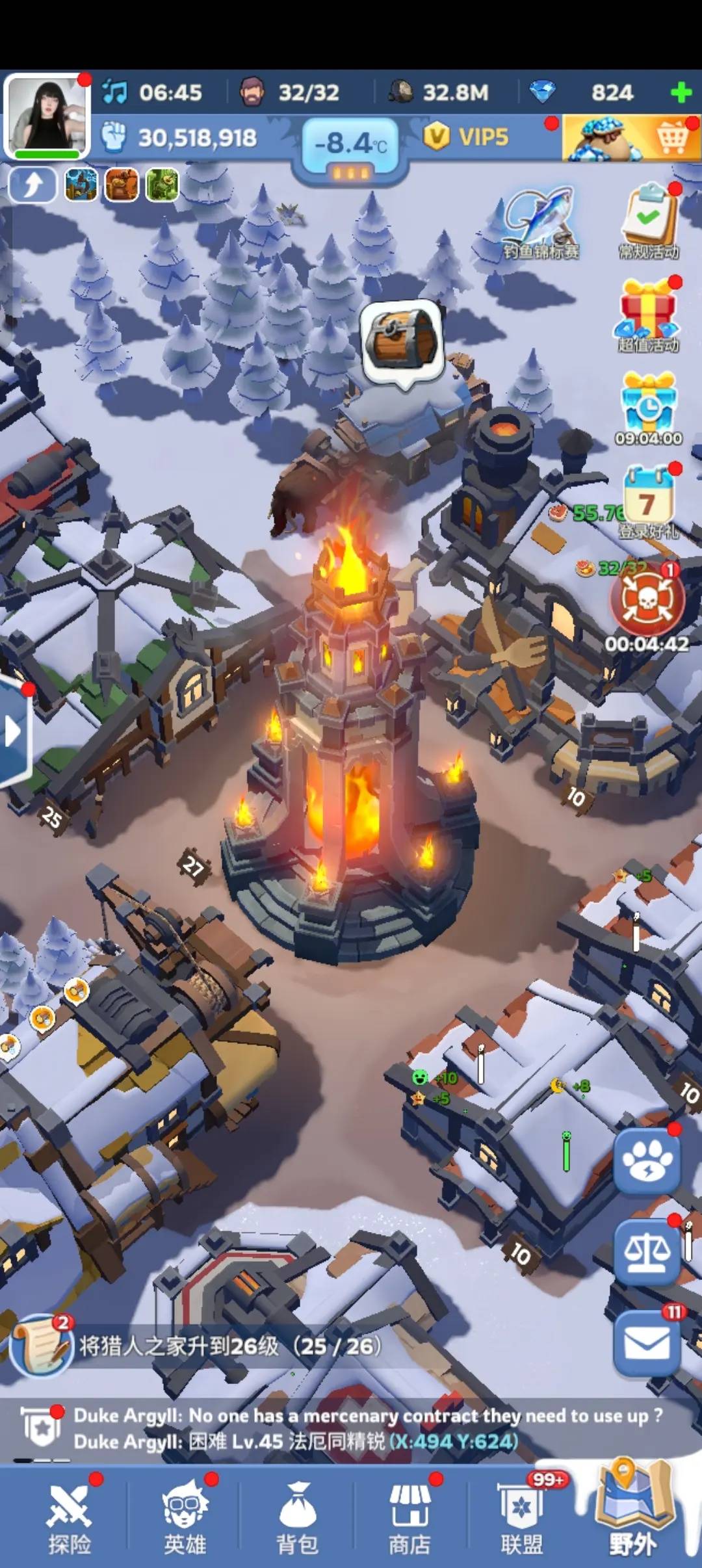This screenshot has width=702, height=1568.
Task: Claim the timed blue gift box reward
Action: click(x=648, y=406)
